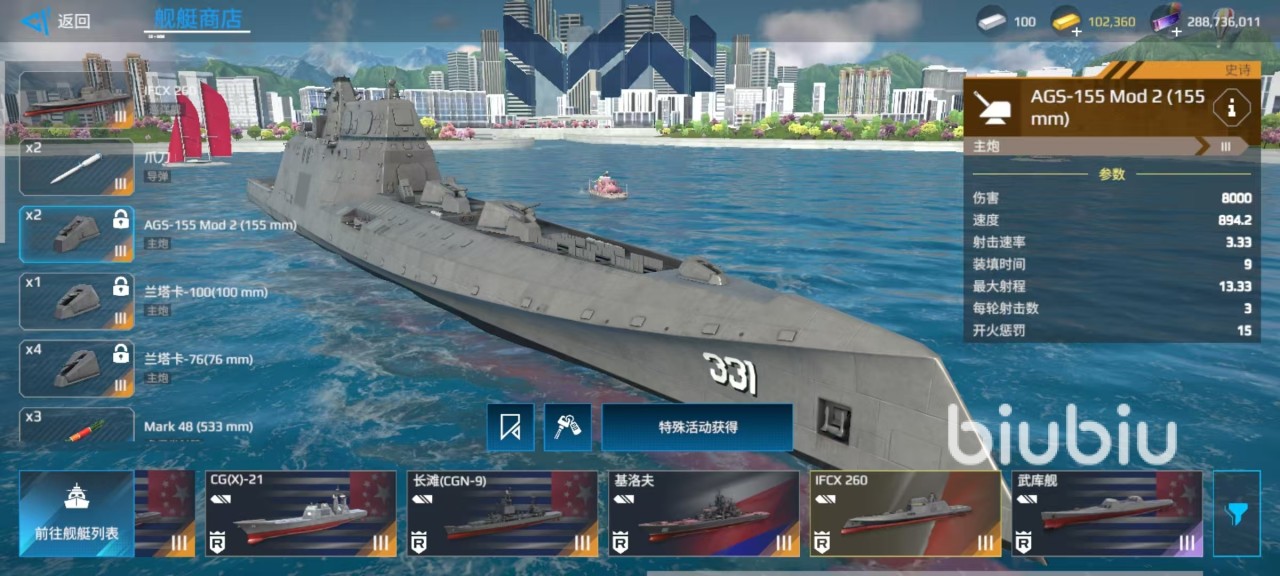Select the 兰塔卡-100 main gun slot
The width and height of the screenshot is (1280, 576).
76,301
